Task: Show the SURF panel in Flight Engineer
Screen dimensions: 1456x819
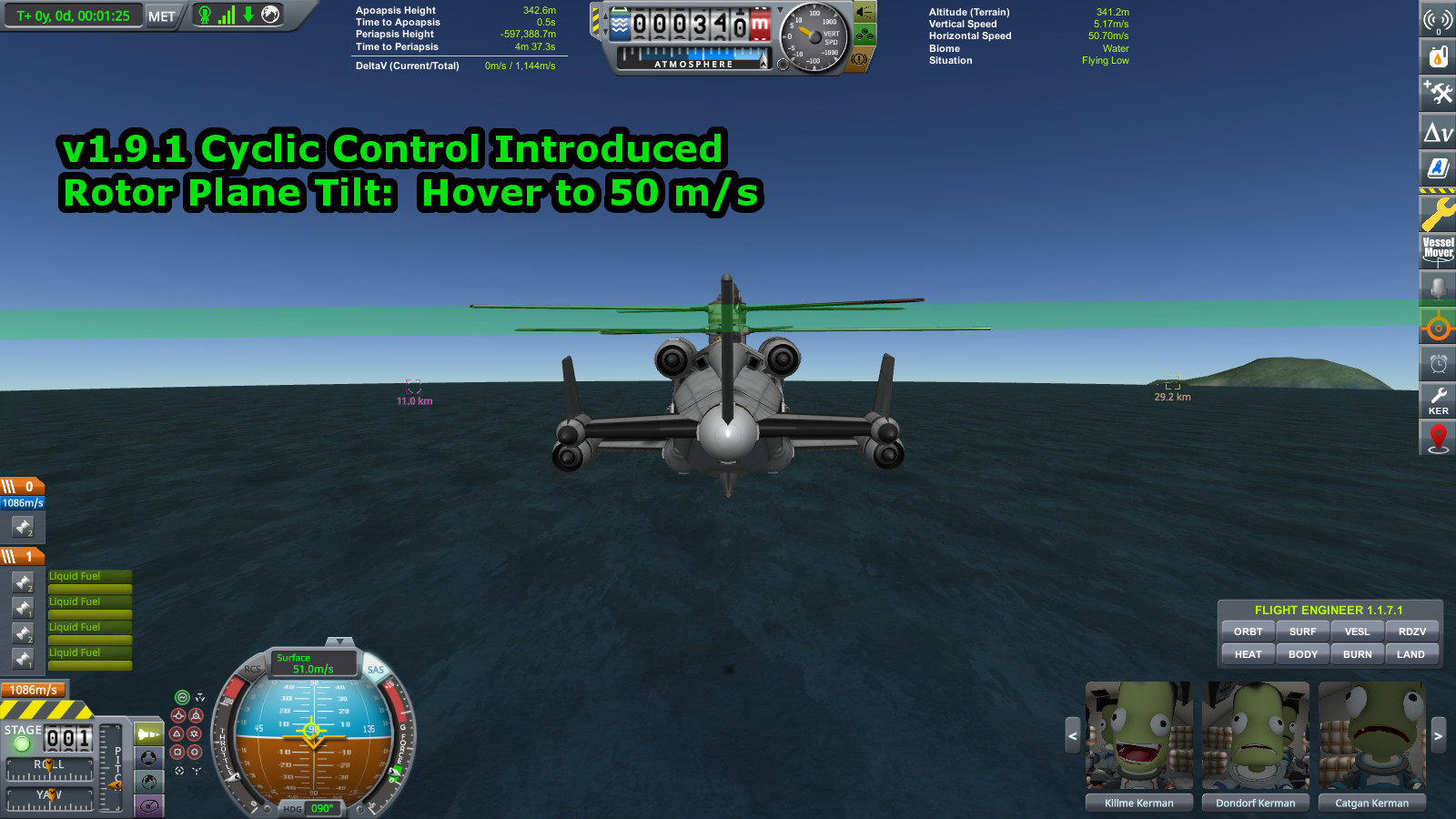Action: (1302, 632)
